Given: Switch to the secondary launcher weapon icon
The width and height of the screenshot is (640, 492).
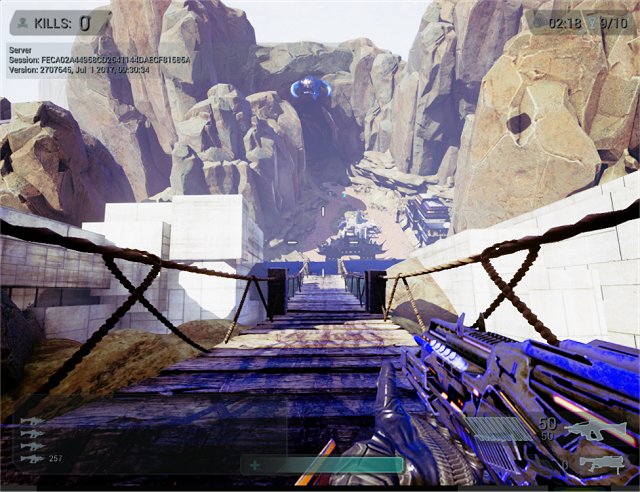Looking at the screenshot, I should tap(600, 463).
